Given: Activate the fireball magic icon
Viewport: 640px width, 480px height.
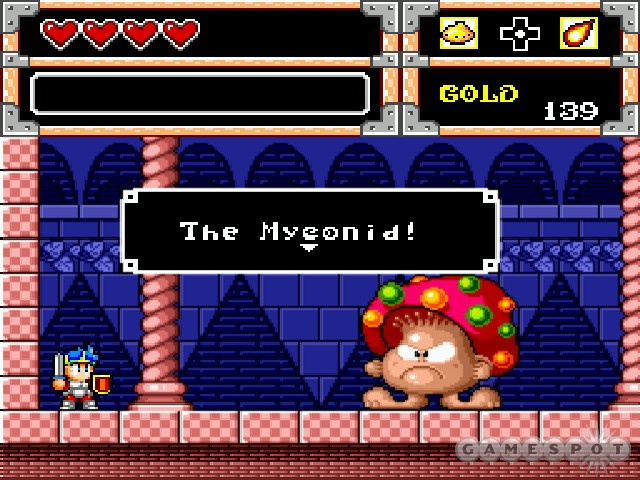Looking at the screenshot, I should click(x=578, y=34).
